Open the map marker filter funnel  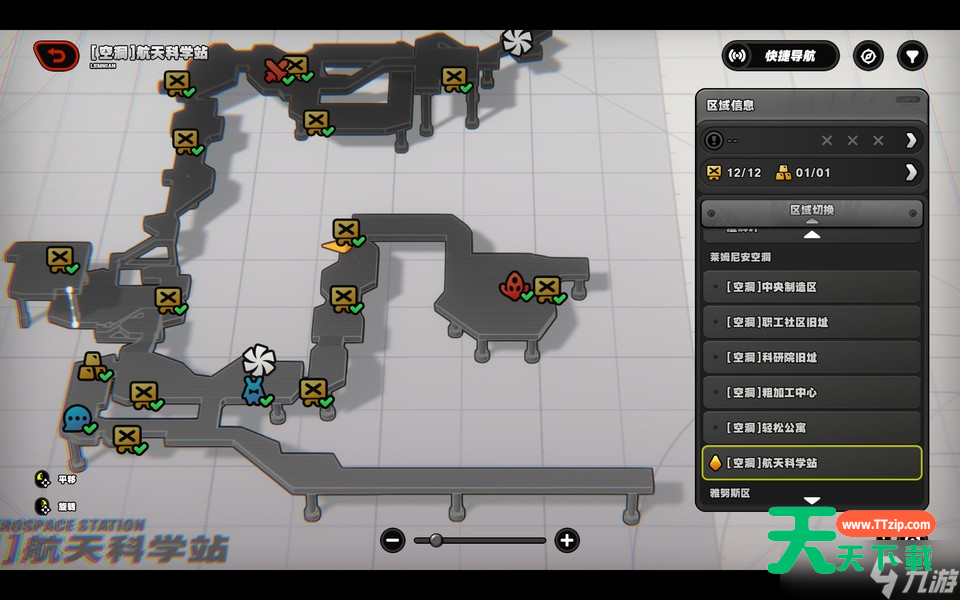(912, 56)
